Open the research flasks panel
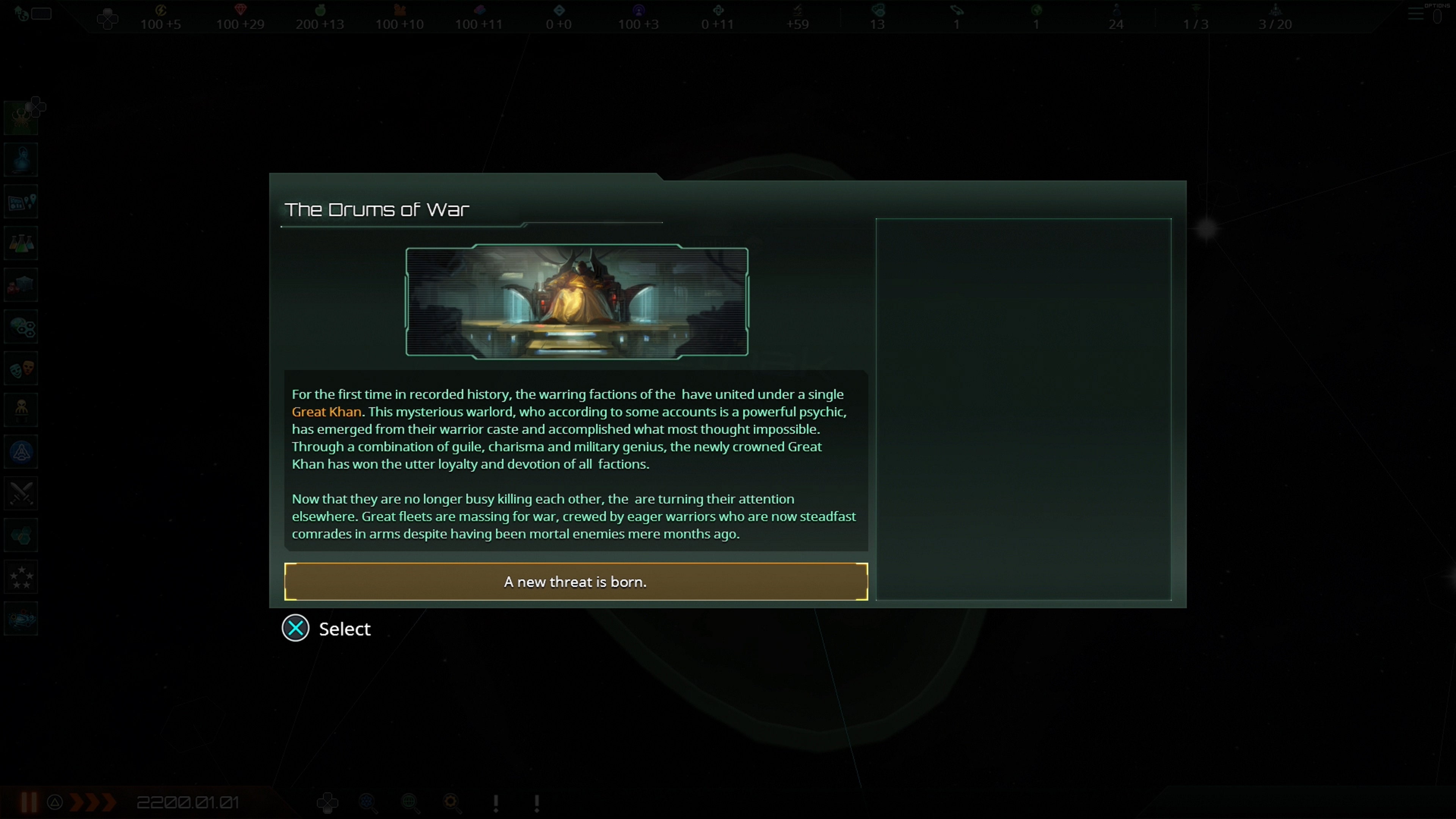The height and width of the screenshot is (819, 1456). tap(21, 243)
